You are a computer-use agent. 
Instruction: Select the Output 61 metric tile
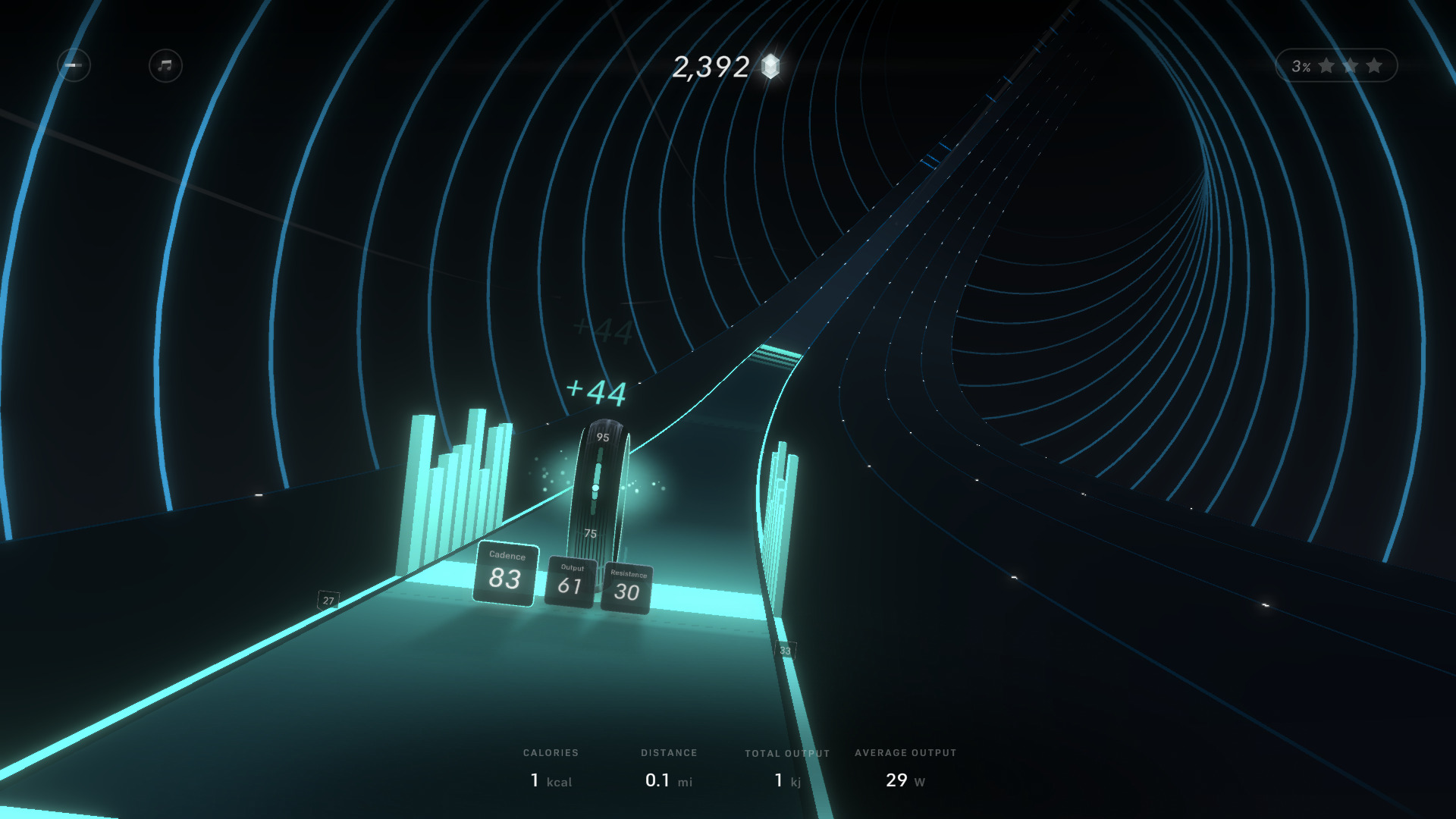[570, 584]
